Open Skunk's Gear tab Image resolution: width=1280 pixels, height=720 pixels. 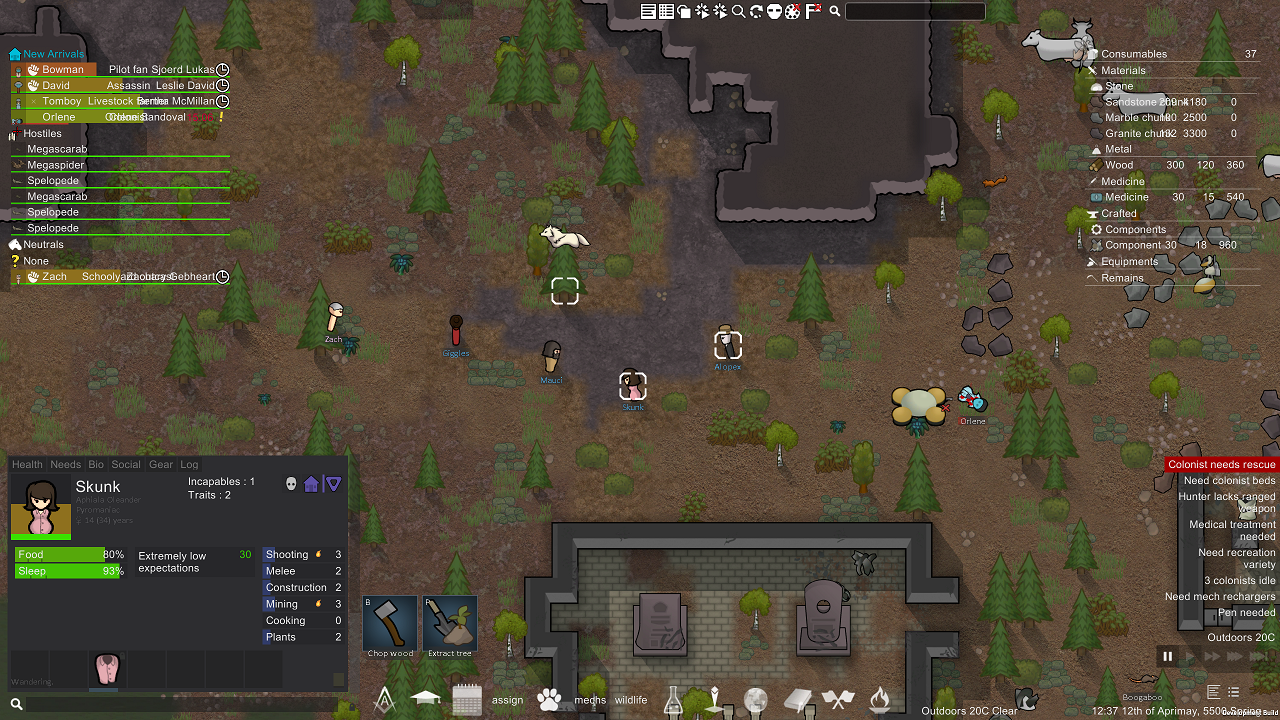pos(160,464)
